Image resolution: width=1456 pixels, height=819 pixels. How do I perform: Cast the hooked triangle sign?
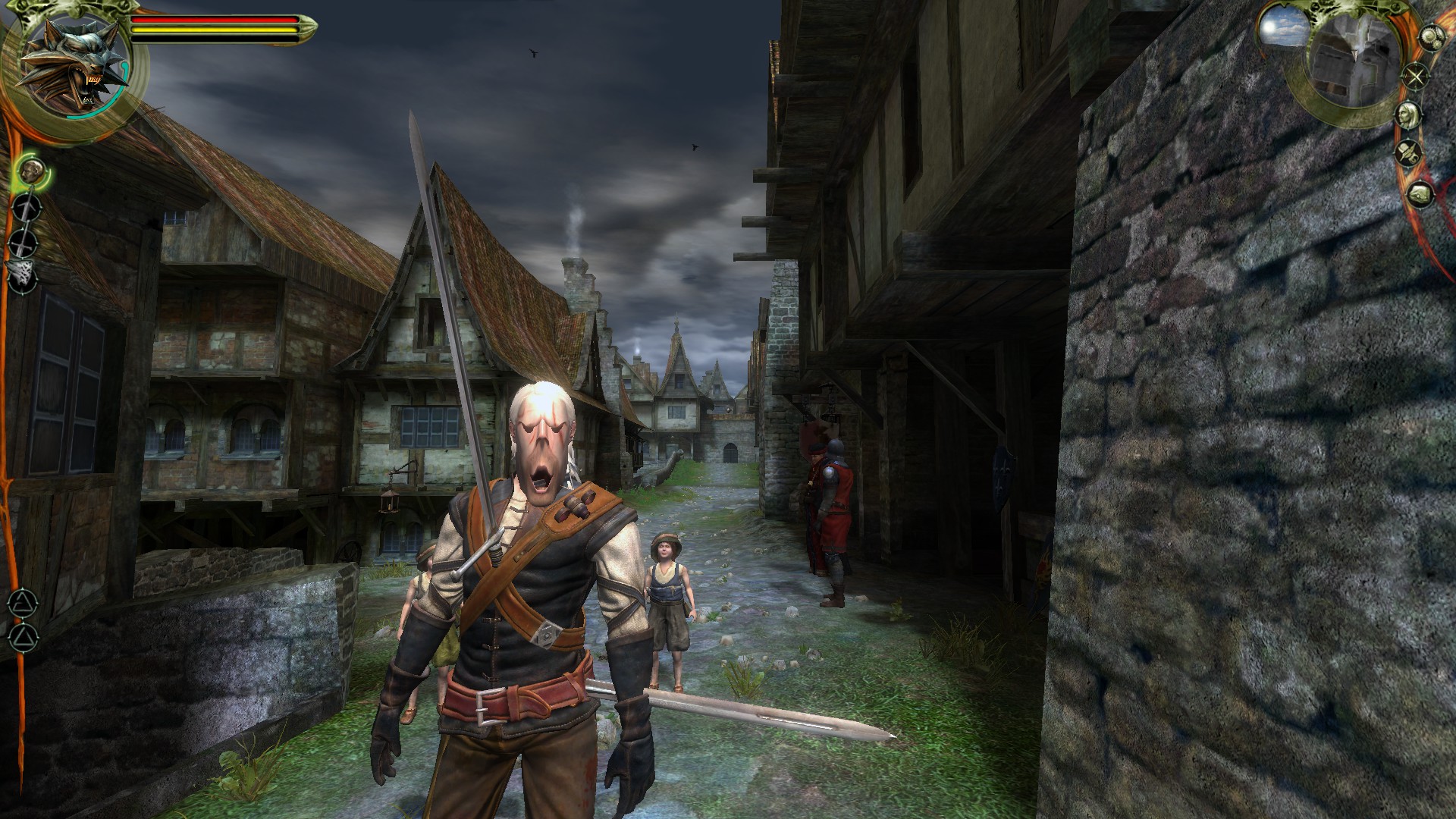[x=21, y=604]
